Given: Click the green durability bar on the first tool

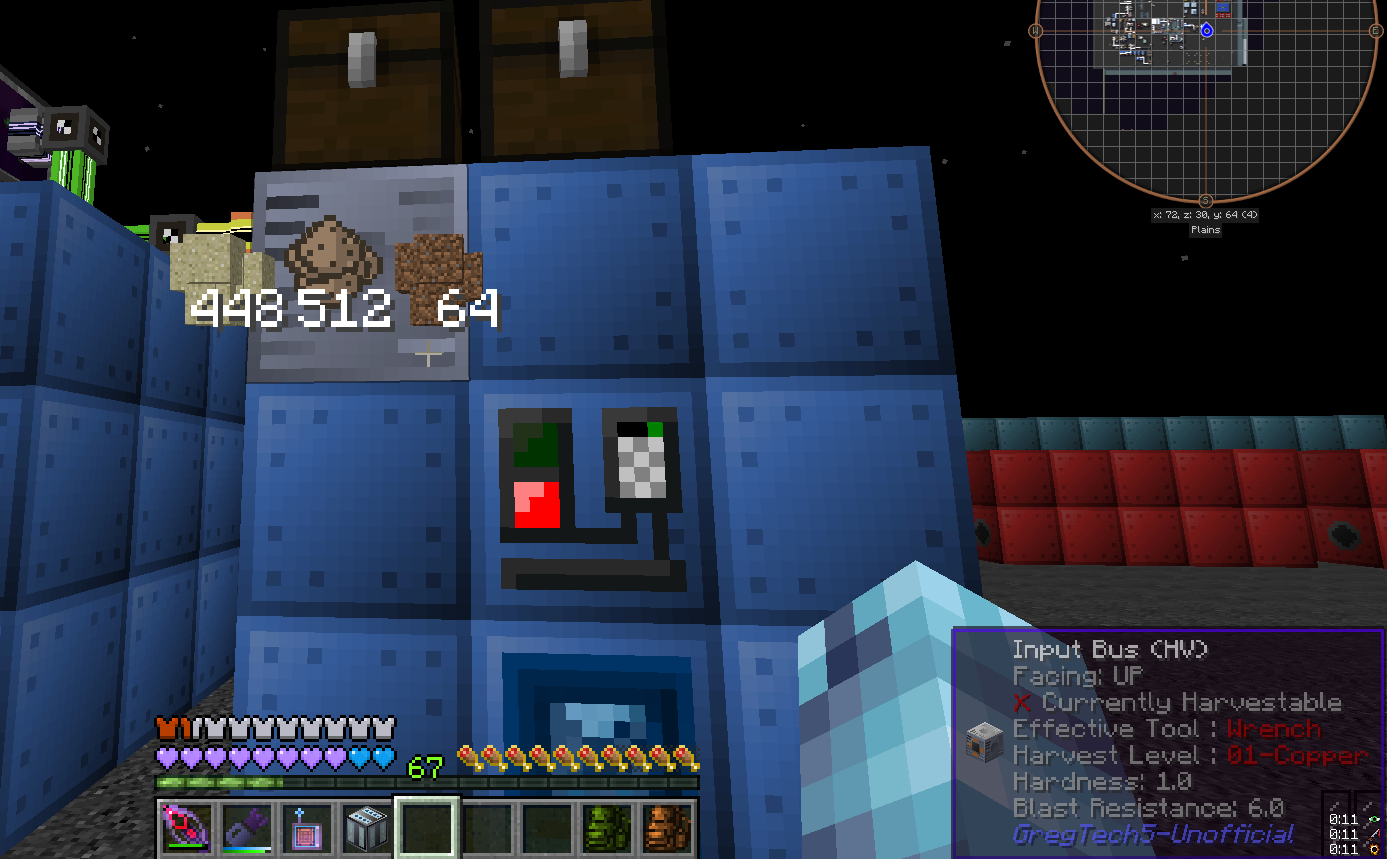Looking at the screenshot, I should (186, 847).
